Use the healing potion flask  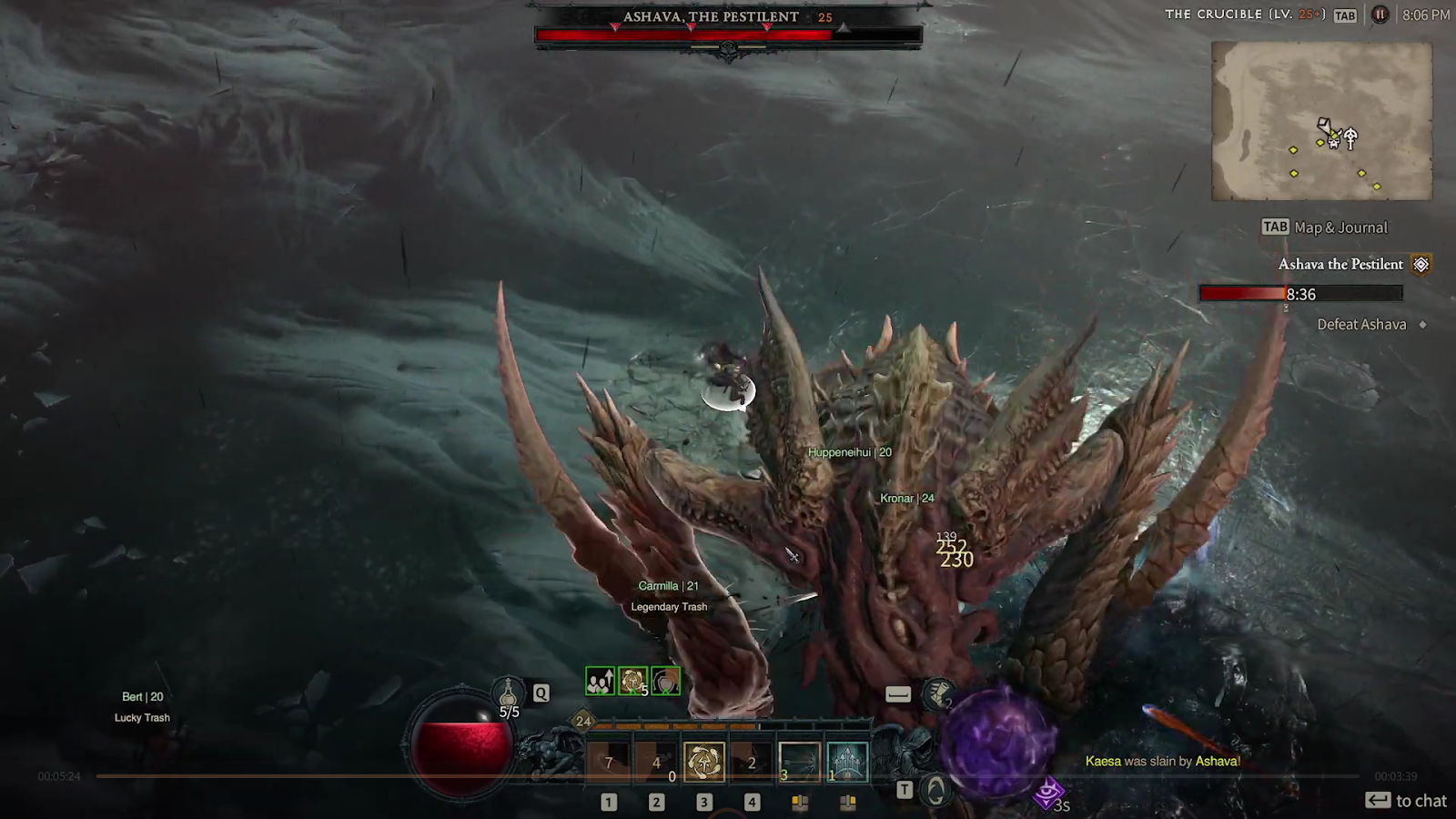[x=509, y=693]
